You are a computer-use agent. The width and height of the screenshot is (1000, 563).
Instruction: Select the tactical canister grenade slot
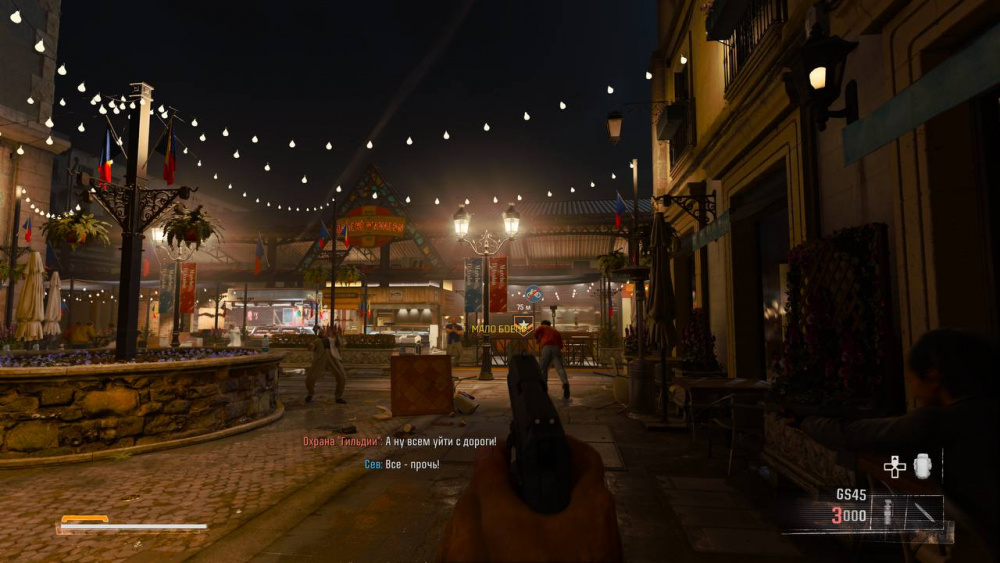(886, 514)
